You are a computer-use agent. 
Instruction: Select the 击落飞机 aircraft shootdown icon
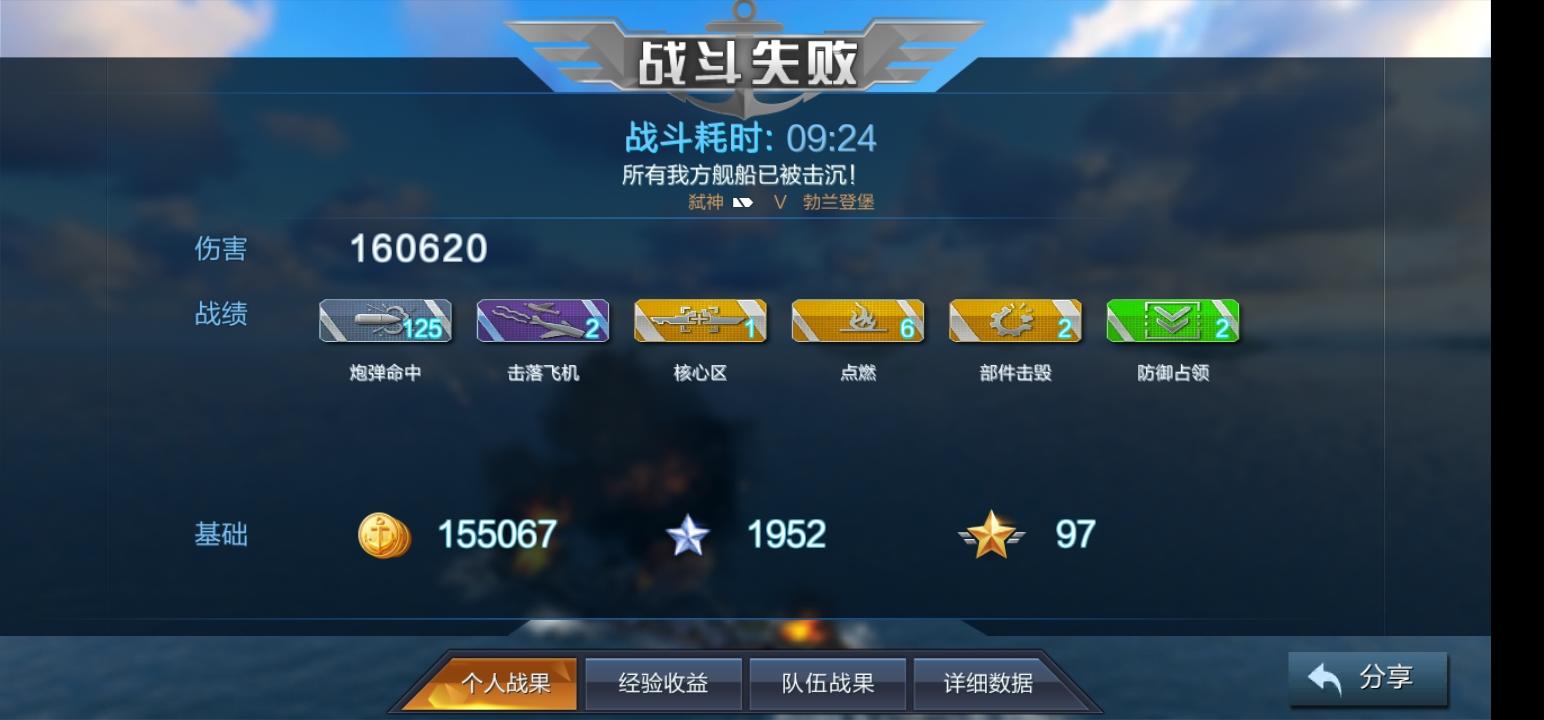pos(542,320)
